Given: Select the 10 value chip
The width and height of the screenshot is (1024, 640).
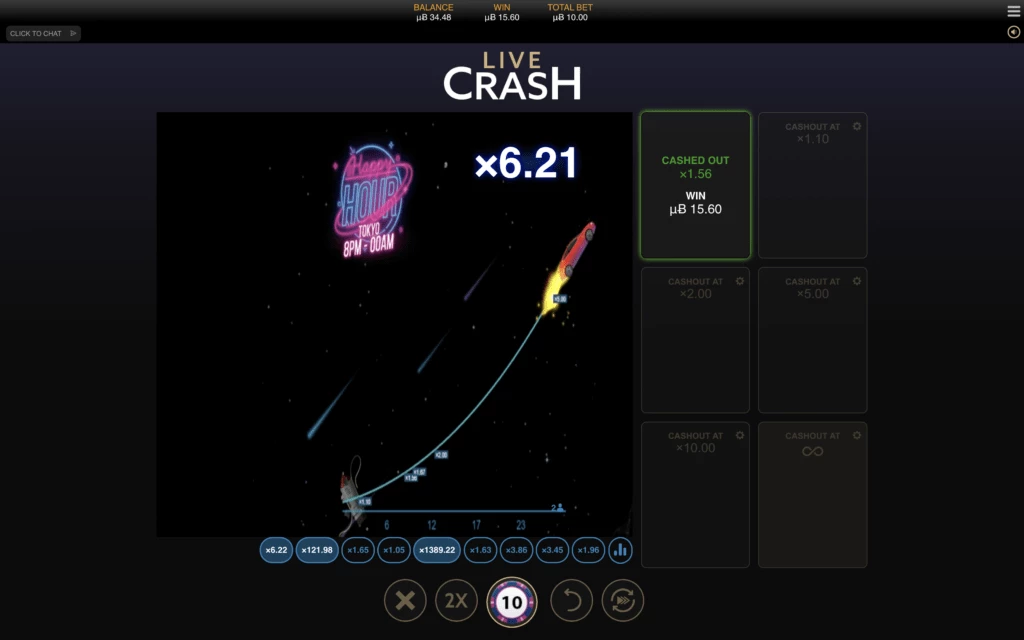Looking at the screenshot, I should click(511, 602).
